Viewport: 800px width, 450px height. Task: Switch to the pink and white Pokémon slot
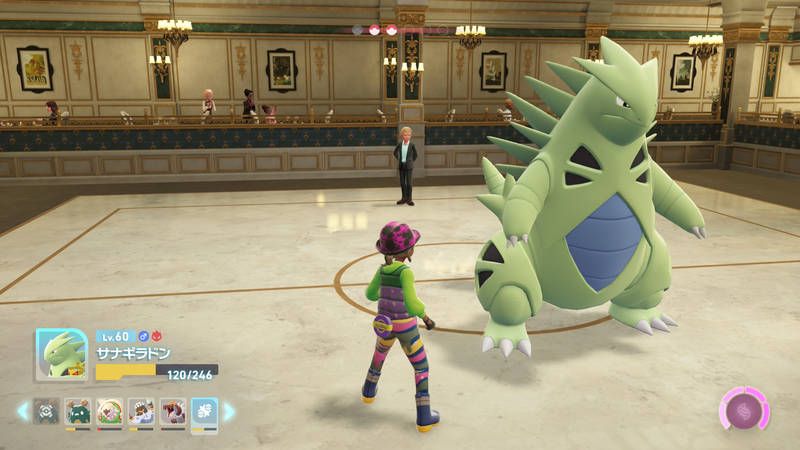tap(109, 411)
